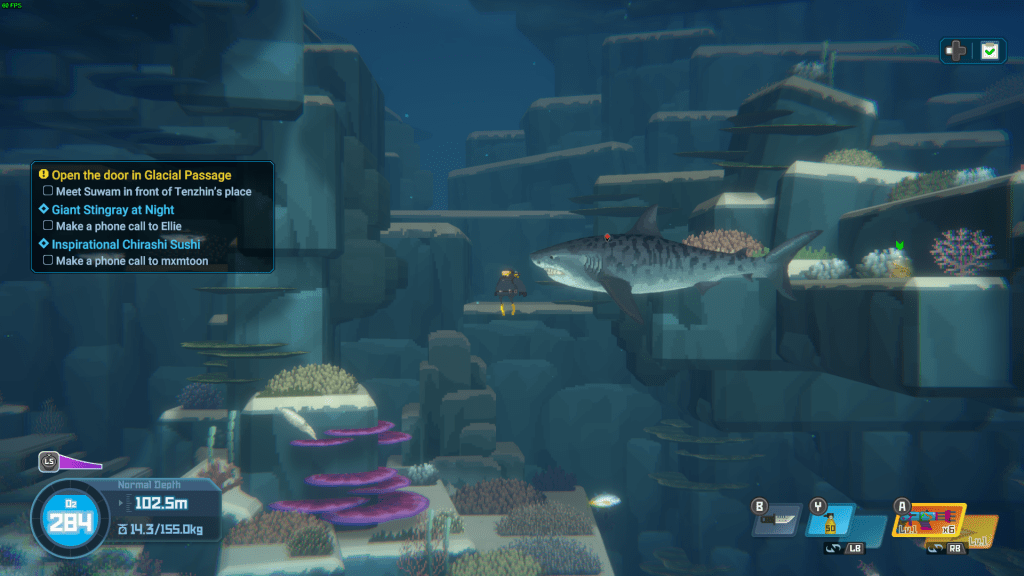The width and height of the screenshot is (1024, 576).
Task: Tick the 'Make a phone call to mxmtoon' checkbox
Action: click(48, 261)
